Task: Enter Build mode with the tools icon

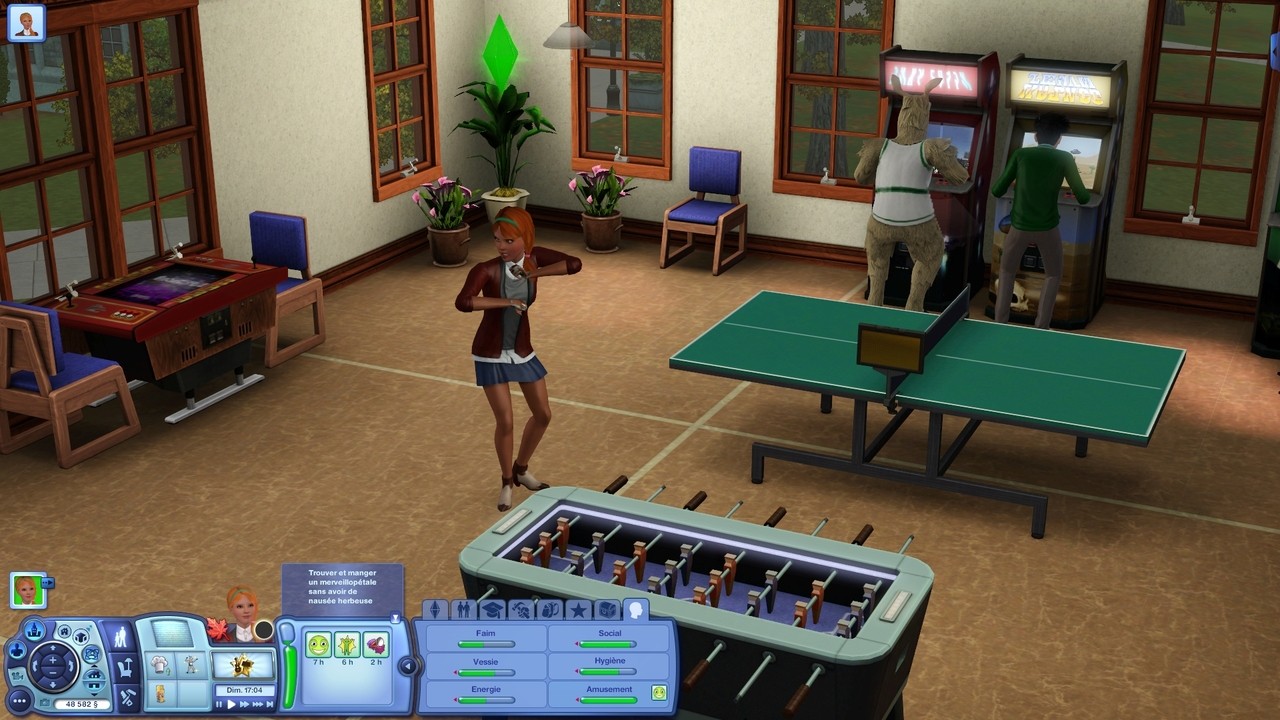Action: click(127, 698)
